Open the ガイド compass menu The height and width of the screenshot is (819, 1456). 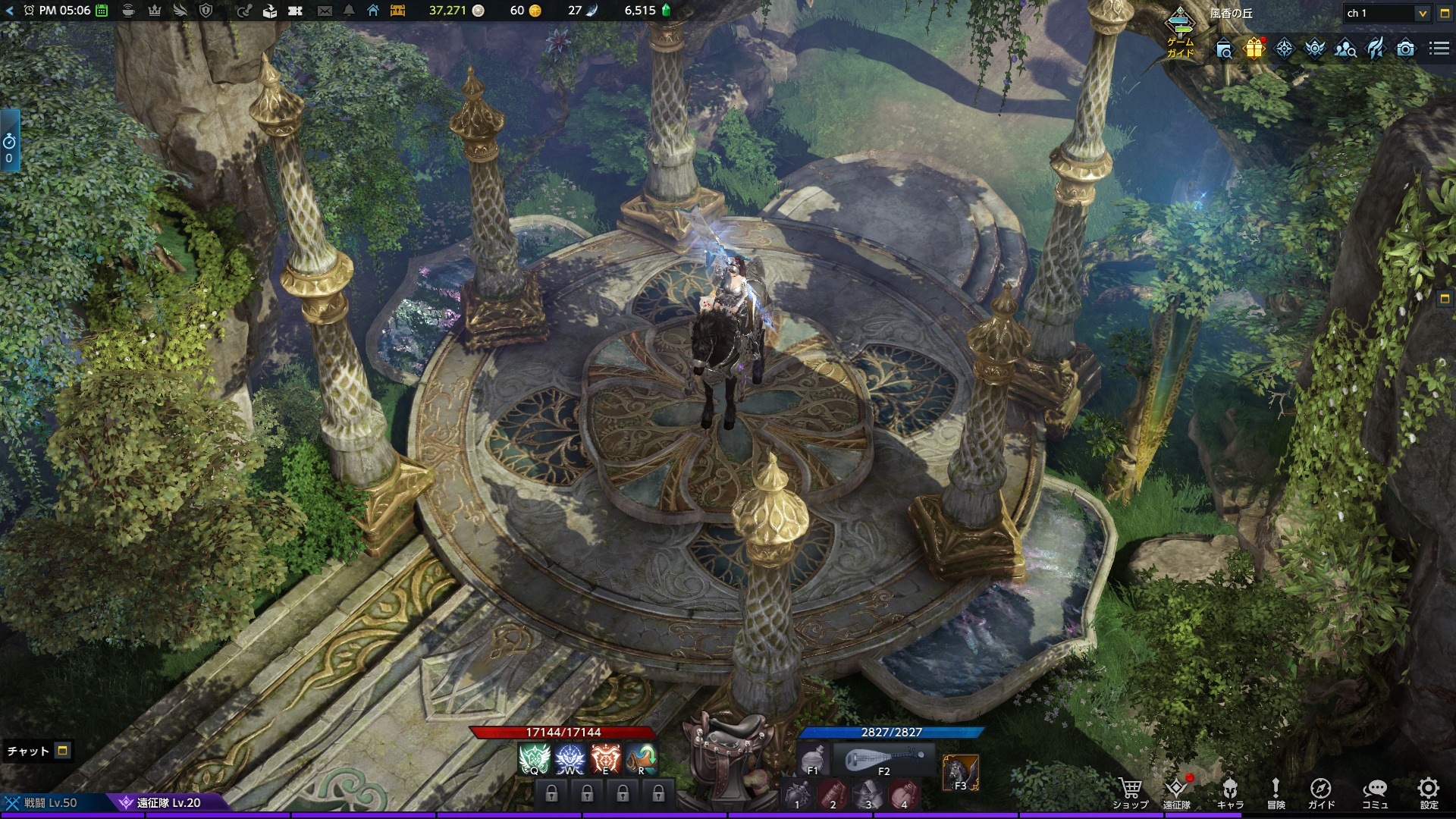tap(1320, 792)
